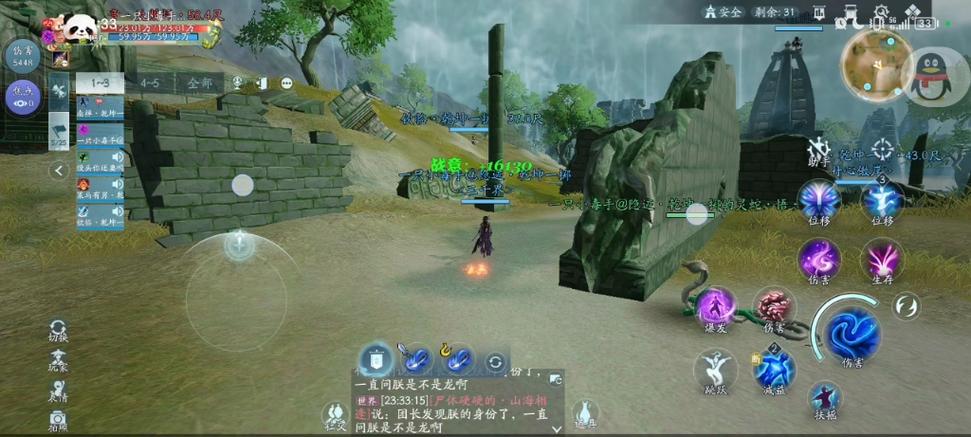Switch to the 4~5 team tab

[150, 83]
